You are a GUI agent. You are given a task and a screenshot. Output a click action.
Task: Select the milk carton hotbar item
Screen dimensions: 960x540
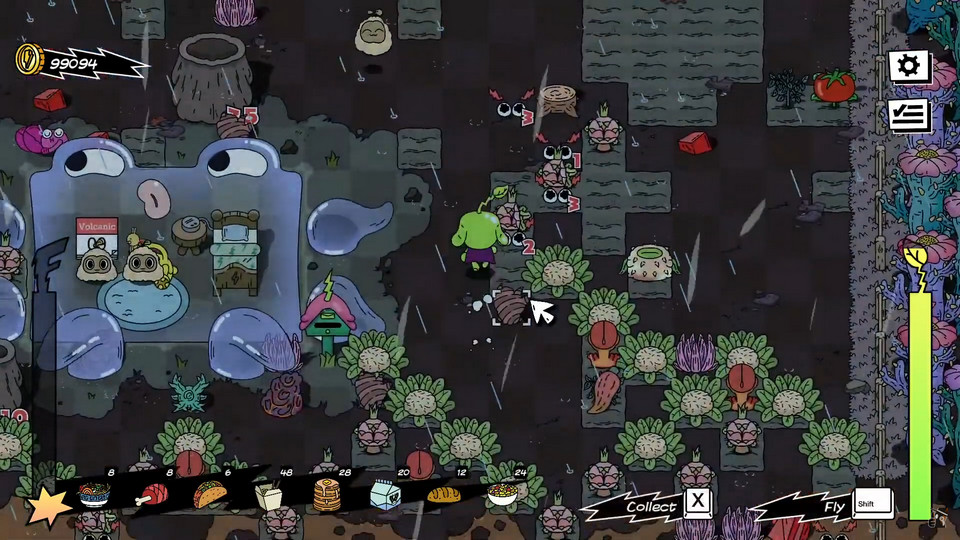[x=385, y=494]
